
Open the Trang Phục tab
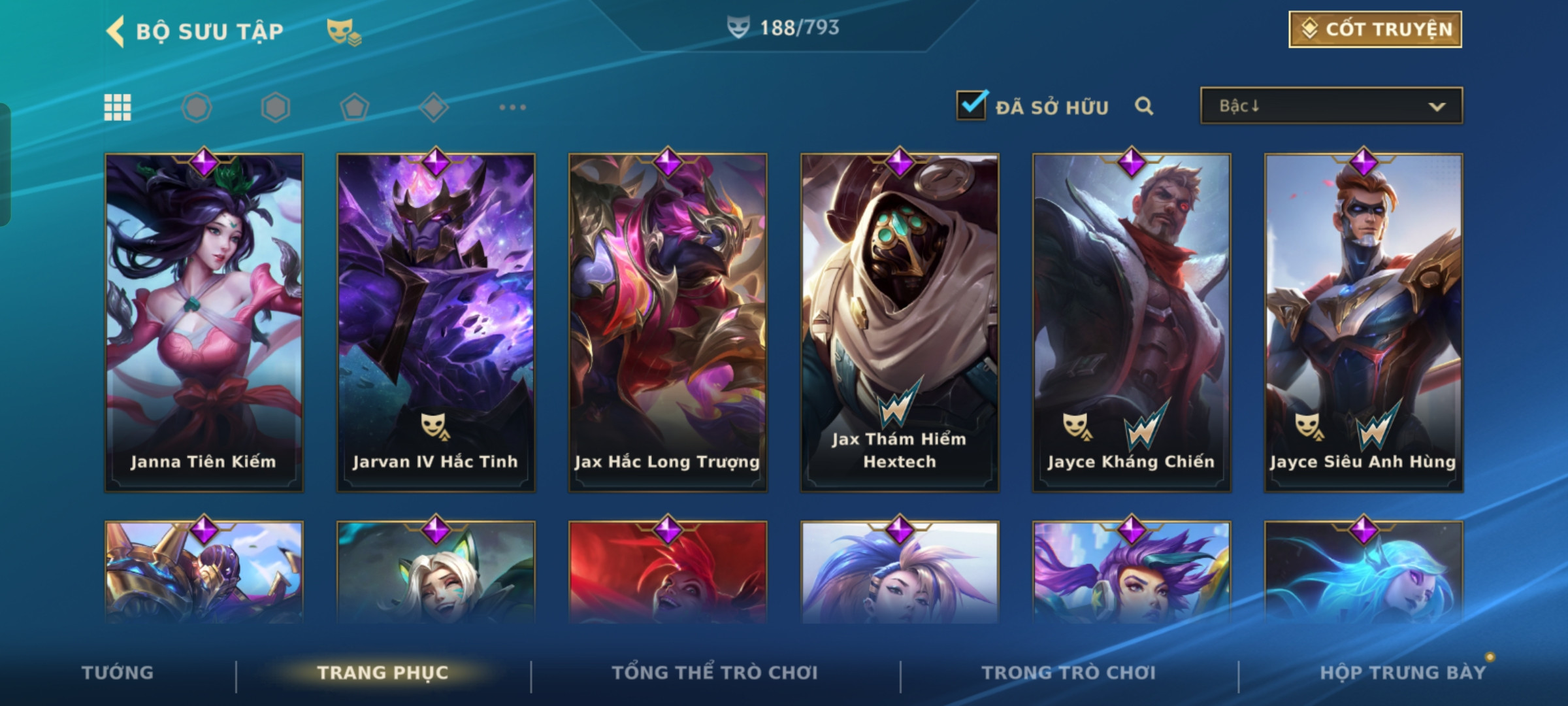pos(383,673)
